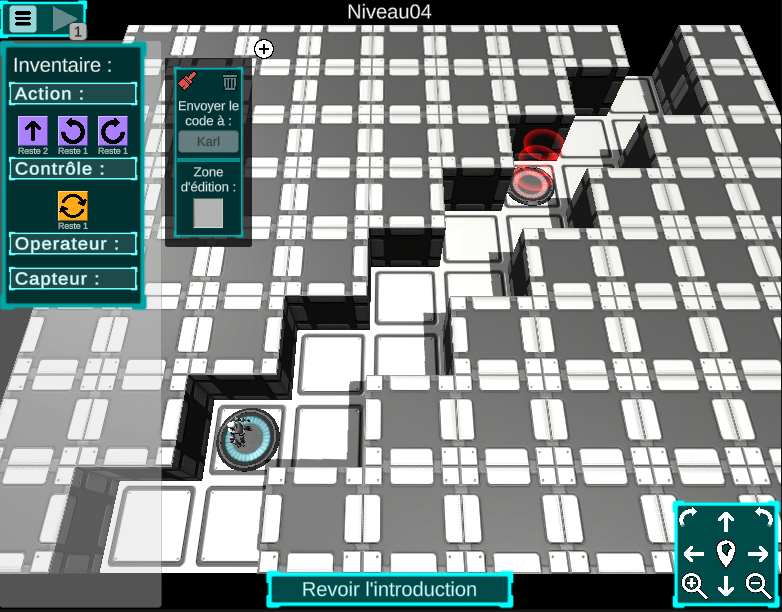Expand the Operateur category
Image resolution: width=782 pixels, height=612 pixels.
click(x=73, y=243)
